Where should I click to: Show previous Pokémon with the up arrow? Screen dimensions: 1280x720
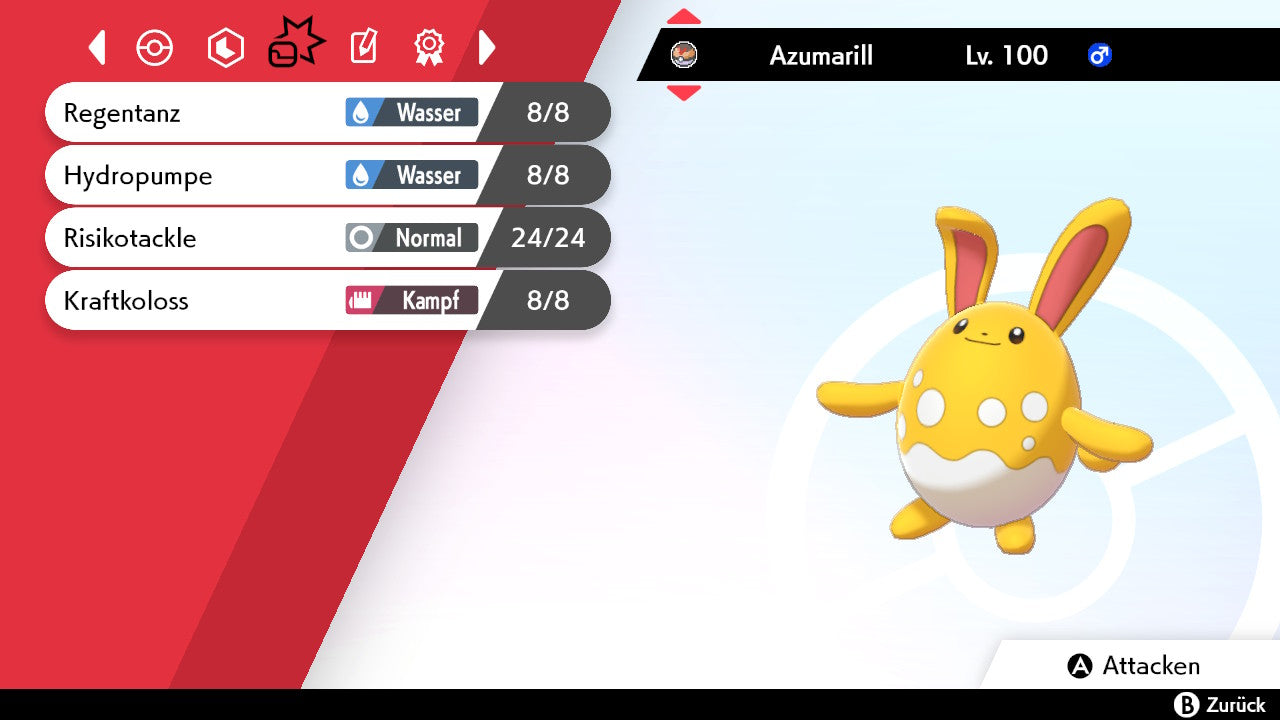click(684, 17)
